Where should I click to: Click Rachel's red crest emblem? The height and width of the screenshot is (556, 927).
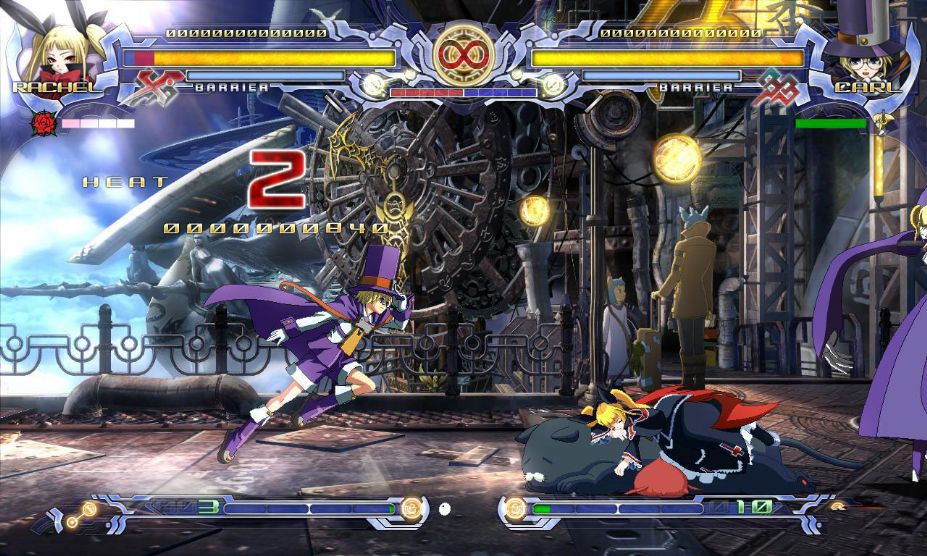159,87
